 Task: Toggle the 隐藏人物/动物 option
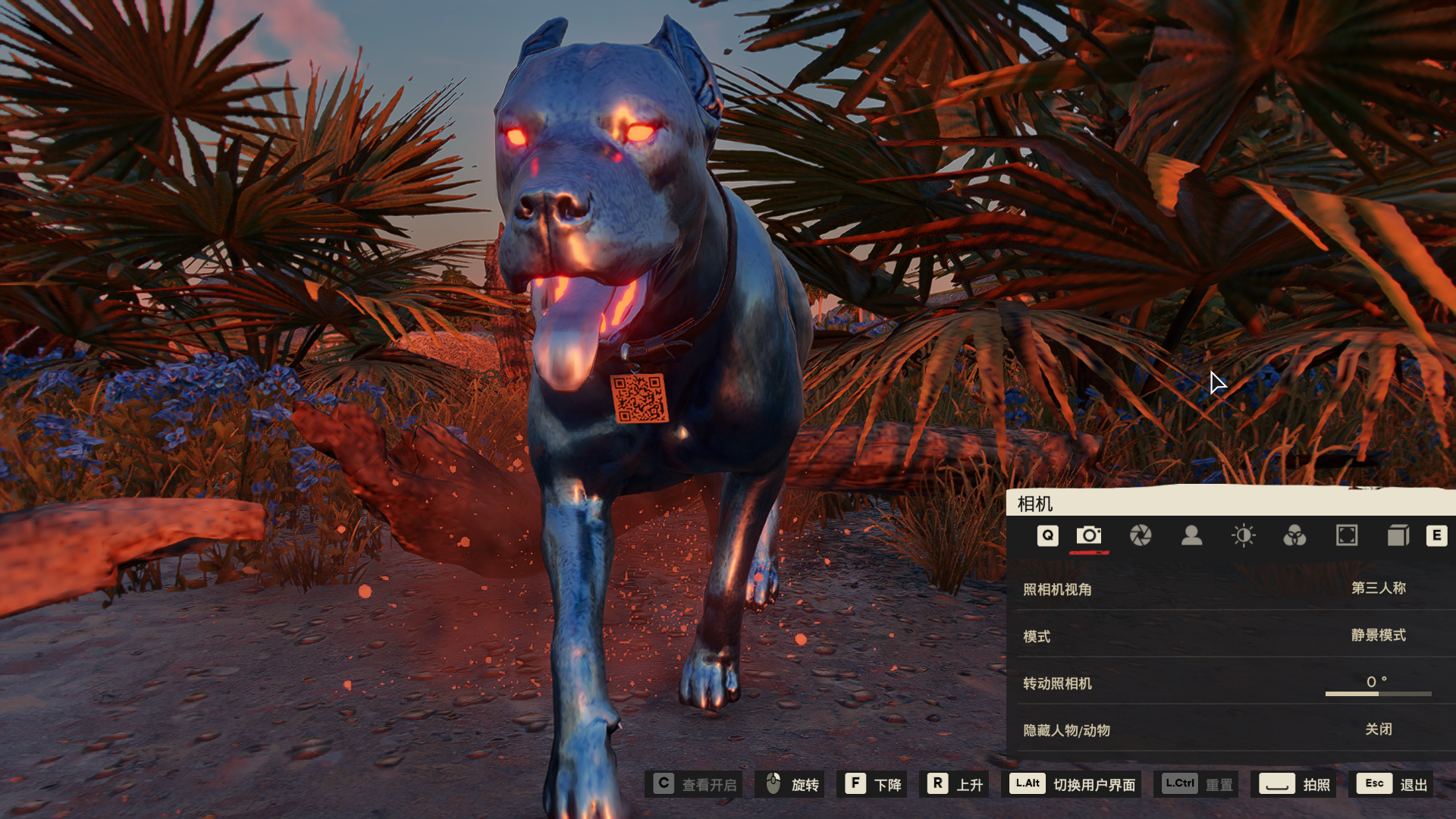(1378, 730)
